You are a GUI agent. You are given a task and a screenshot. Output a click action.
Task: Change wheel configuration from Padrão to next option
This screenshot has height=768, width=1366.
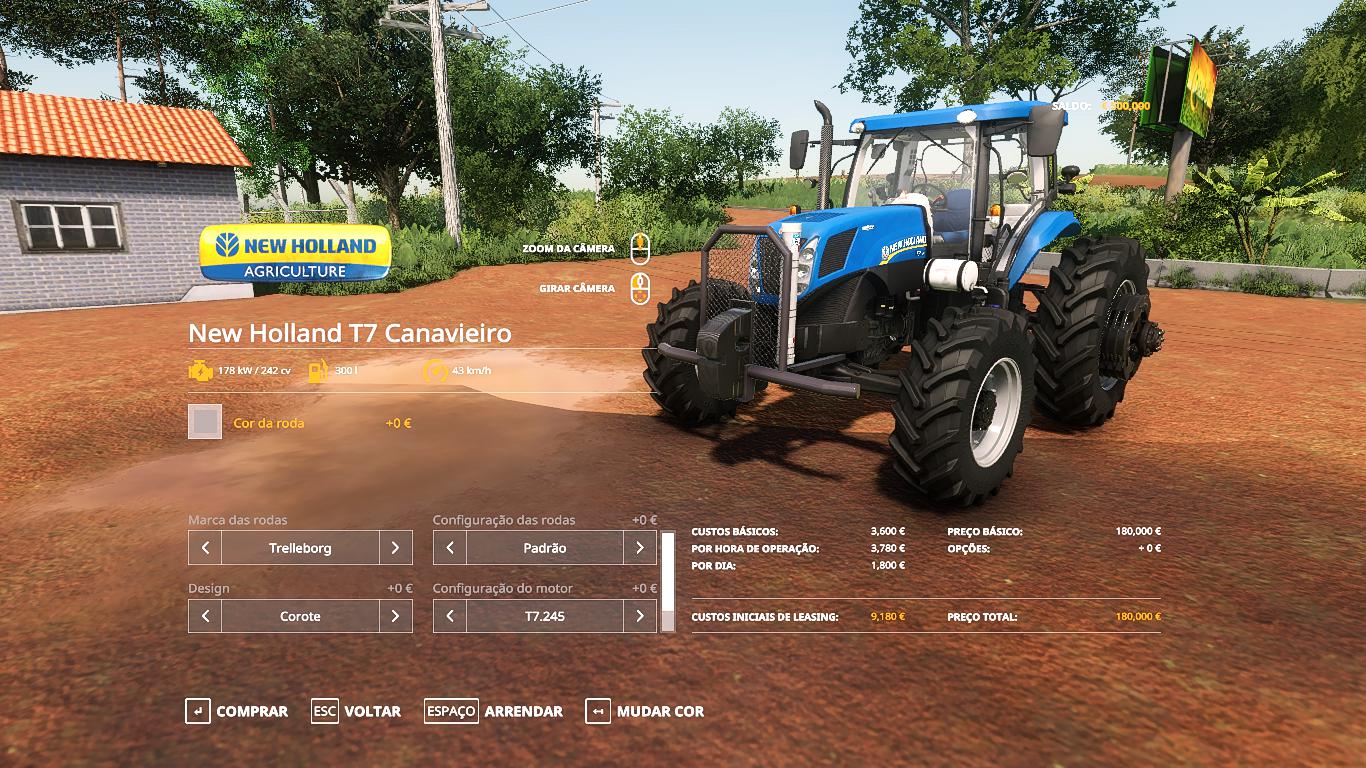pos(641,548)
